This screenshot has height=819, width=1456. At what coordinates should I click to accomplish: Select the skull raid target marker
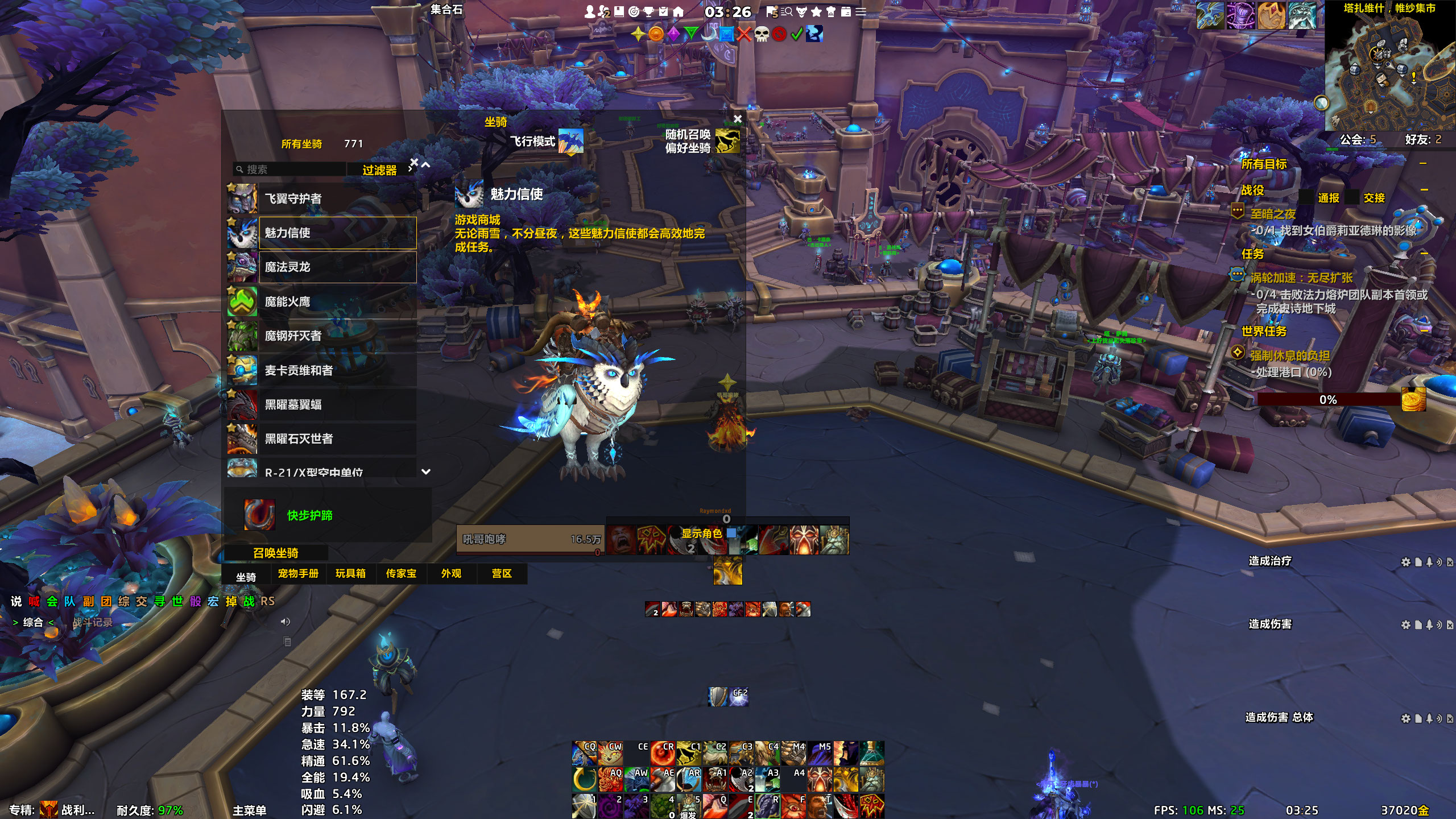coord(762,34)
